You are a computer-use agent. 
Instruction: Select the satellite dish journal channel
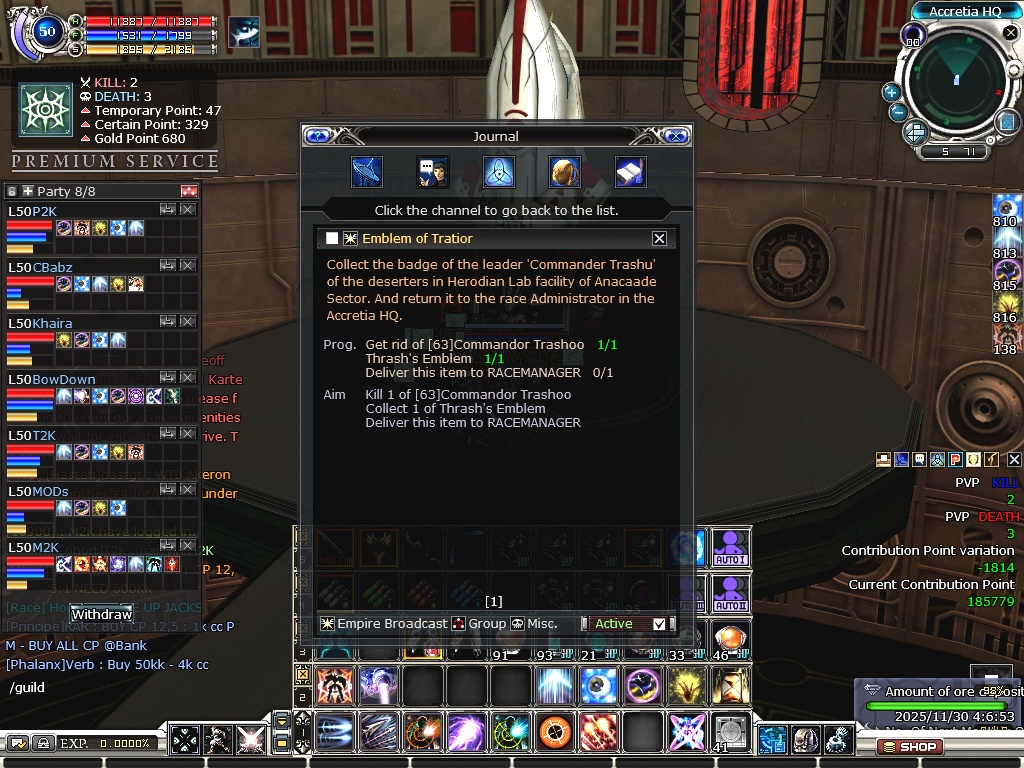click(367, 172)
